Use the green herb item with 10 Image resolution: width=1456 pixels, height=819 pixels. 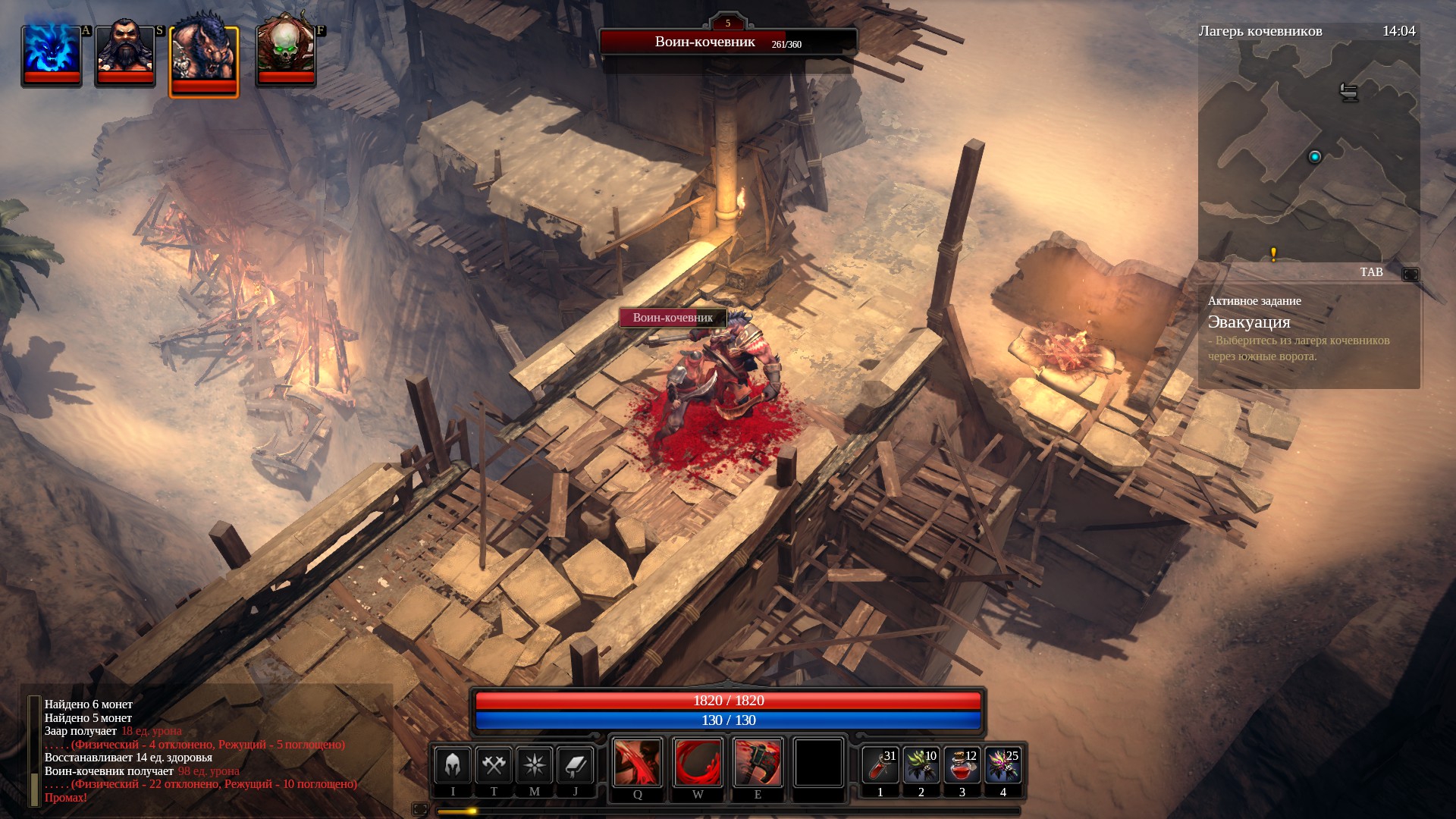point(921,765)
